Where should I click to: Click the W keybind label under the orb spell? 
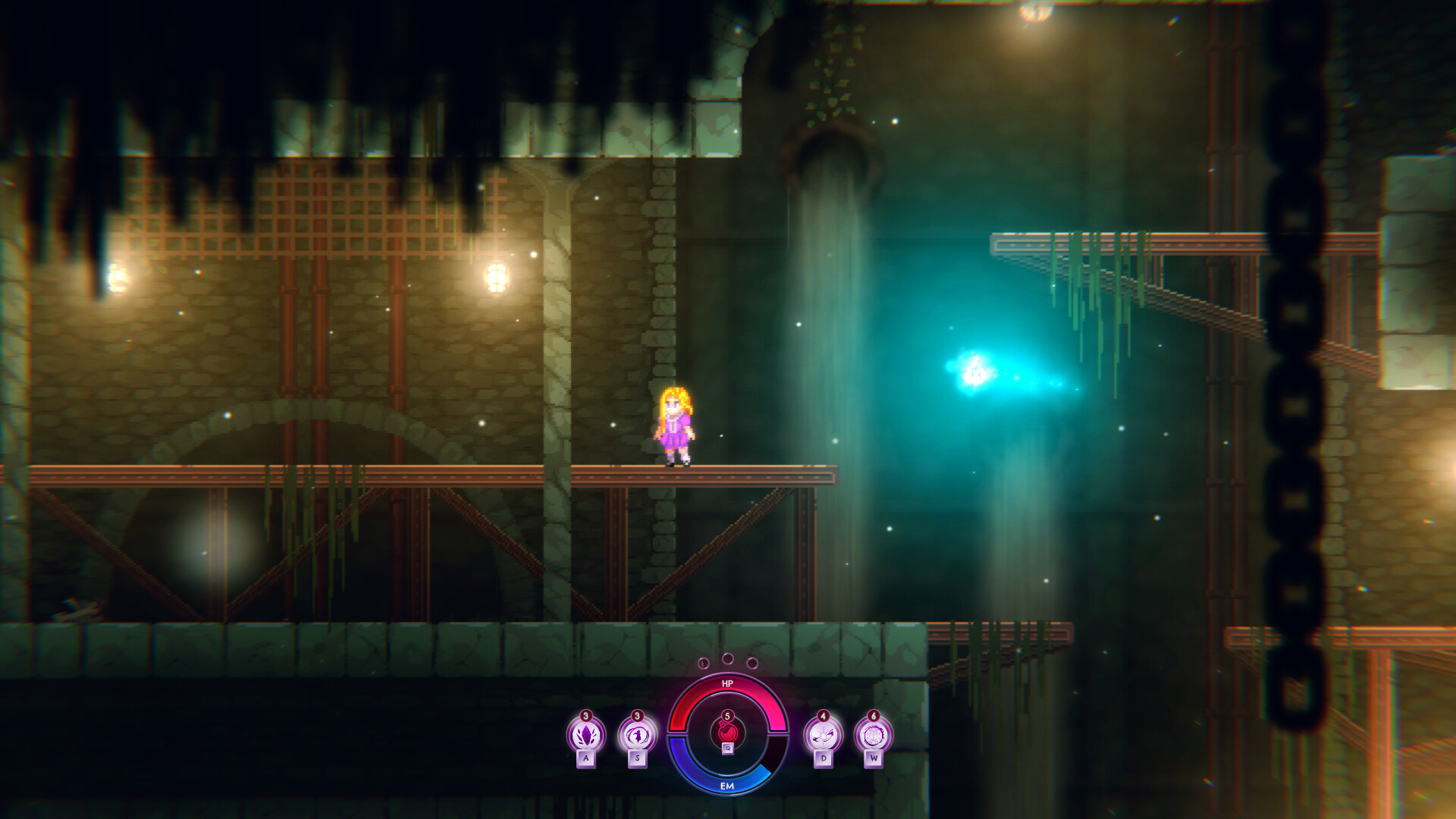[874, 758]
